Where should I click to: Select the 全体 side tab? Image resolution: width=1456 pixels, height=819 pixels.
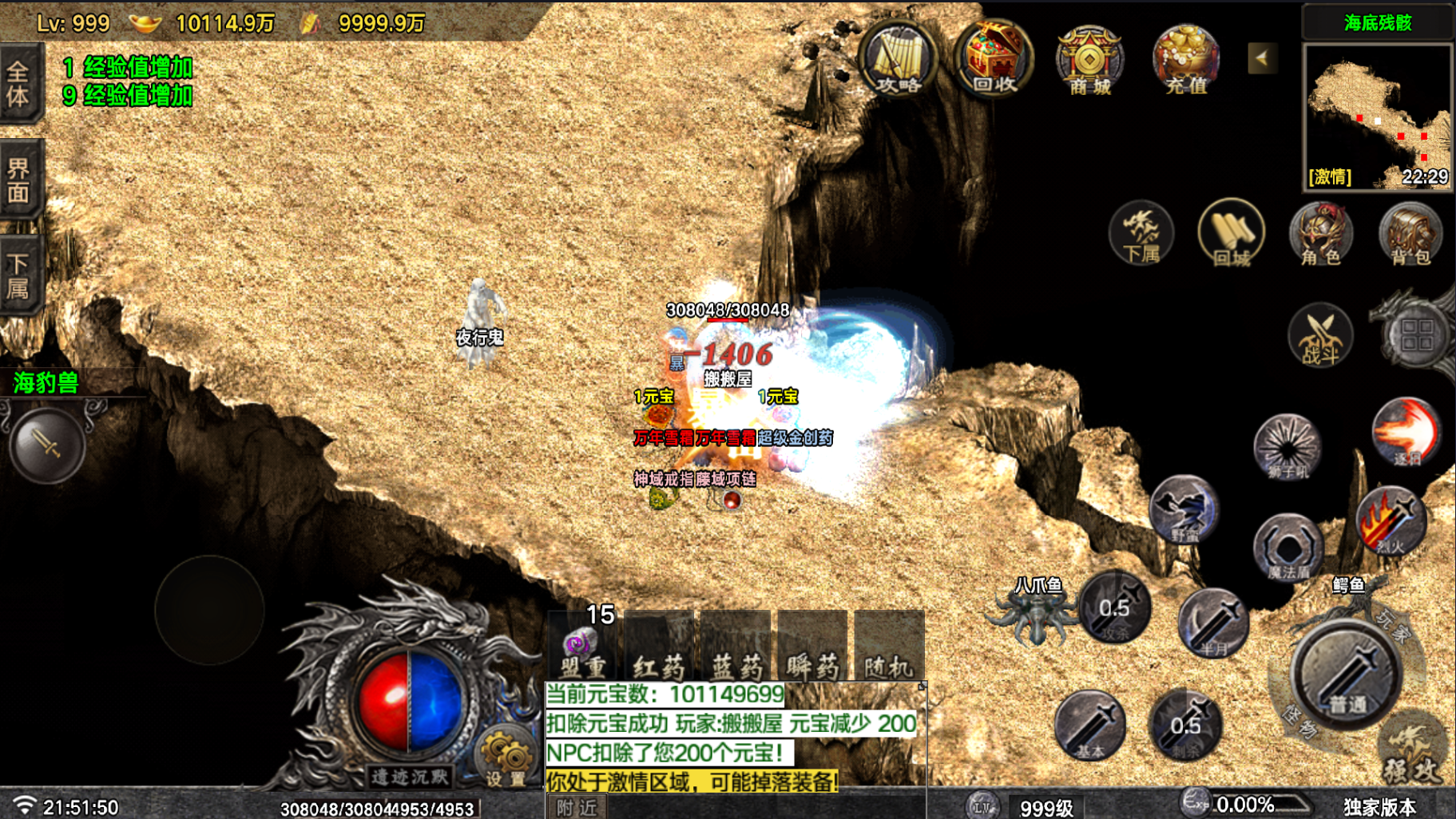[x=19, y=85]
